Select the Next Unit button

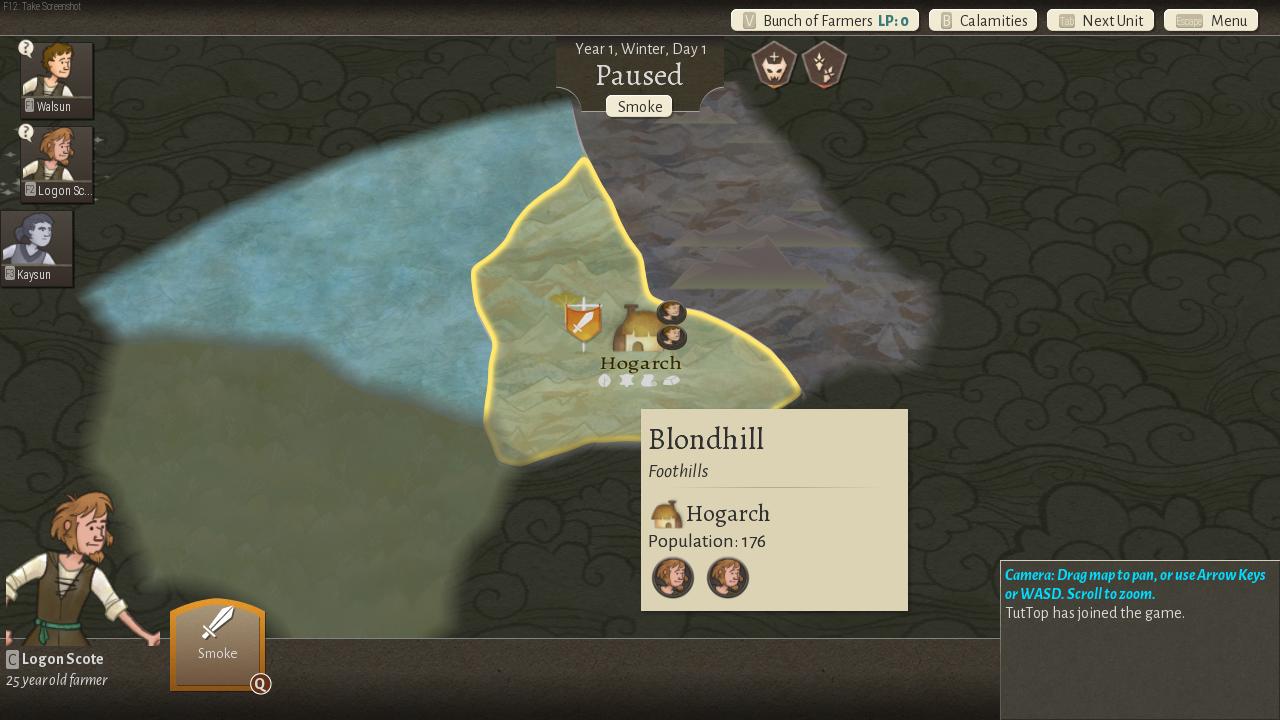(1101, 21)
